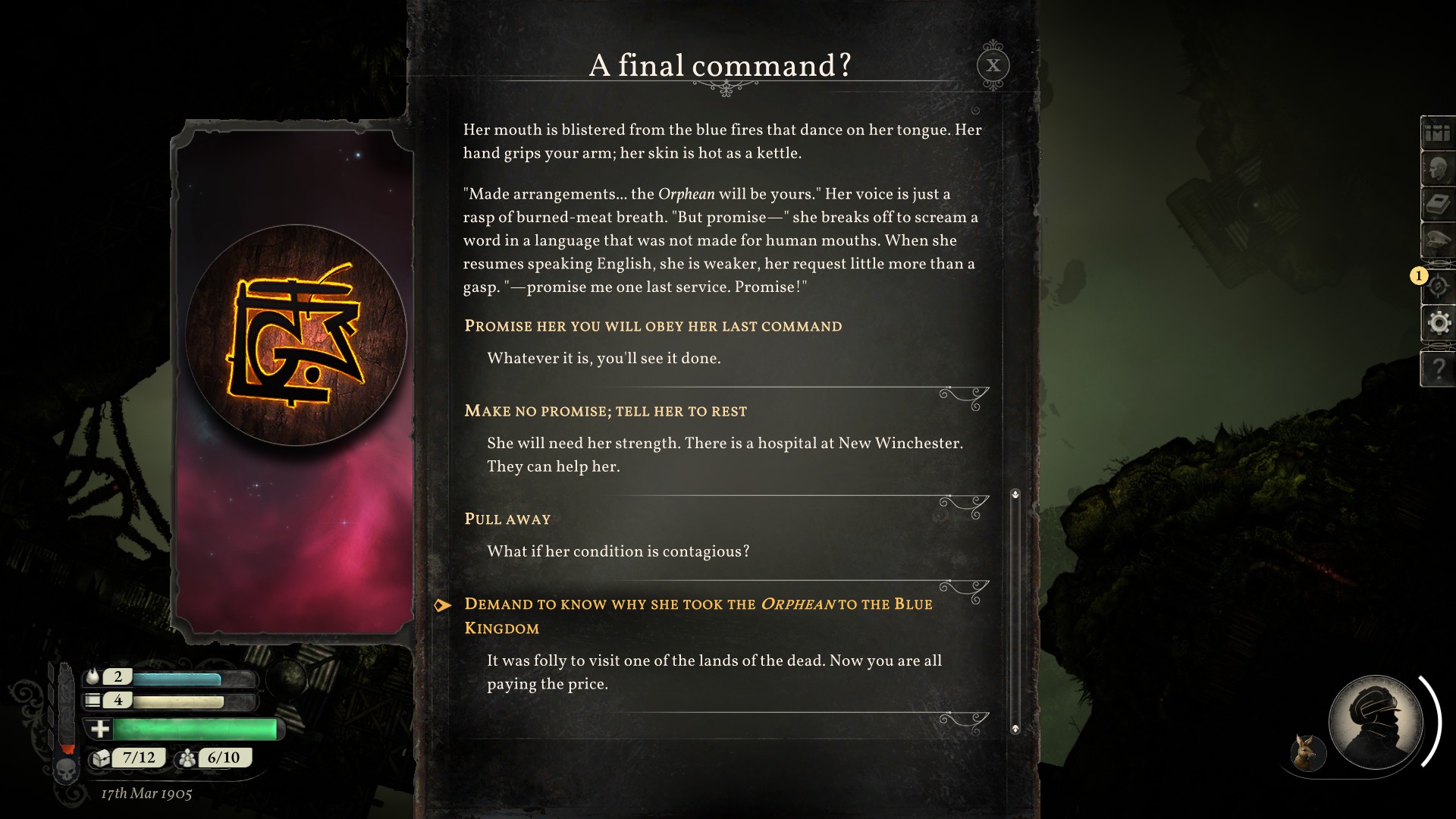This screenshot has width=1456, height=819.
Task: Open the journal book icon
Action: (1437, 205)
